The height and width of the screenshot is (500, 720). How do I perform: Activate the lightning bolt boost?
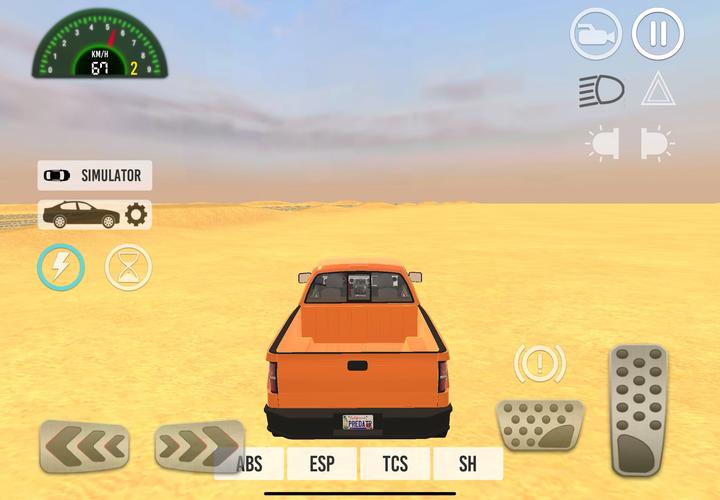point(61,267)
